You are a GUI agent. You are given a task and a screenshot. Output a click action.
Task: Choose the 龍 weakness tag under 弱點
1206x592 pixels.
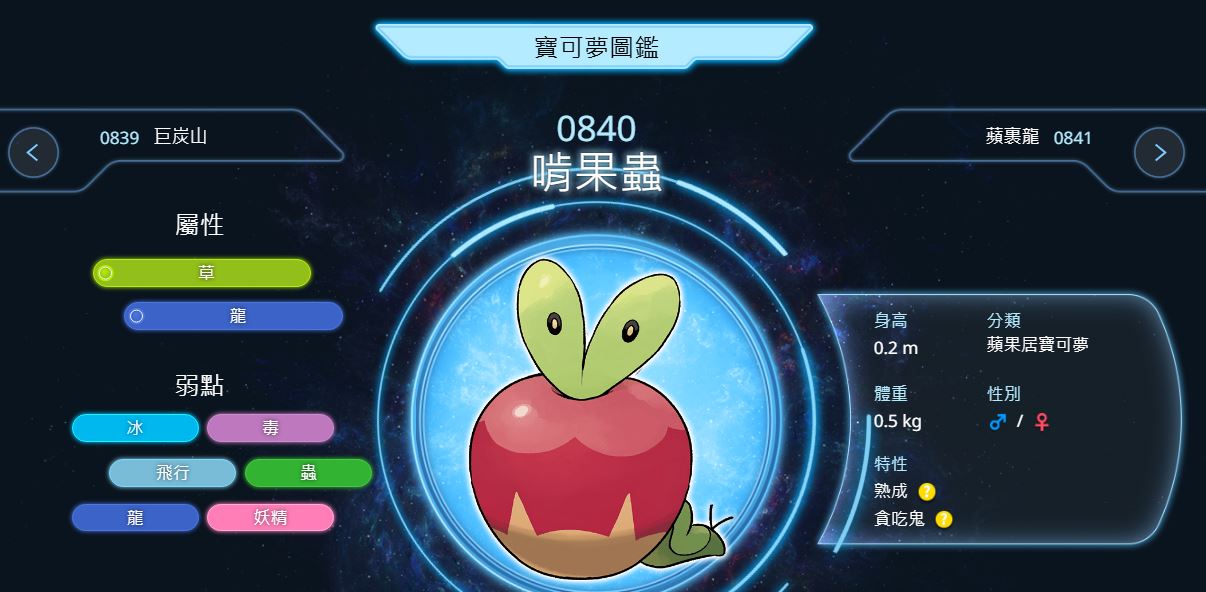point(135,518)
